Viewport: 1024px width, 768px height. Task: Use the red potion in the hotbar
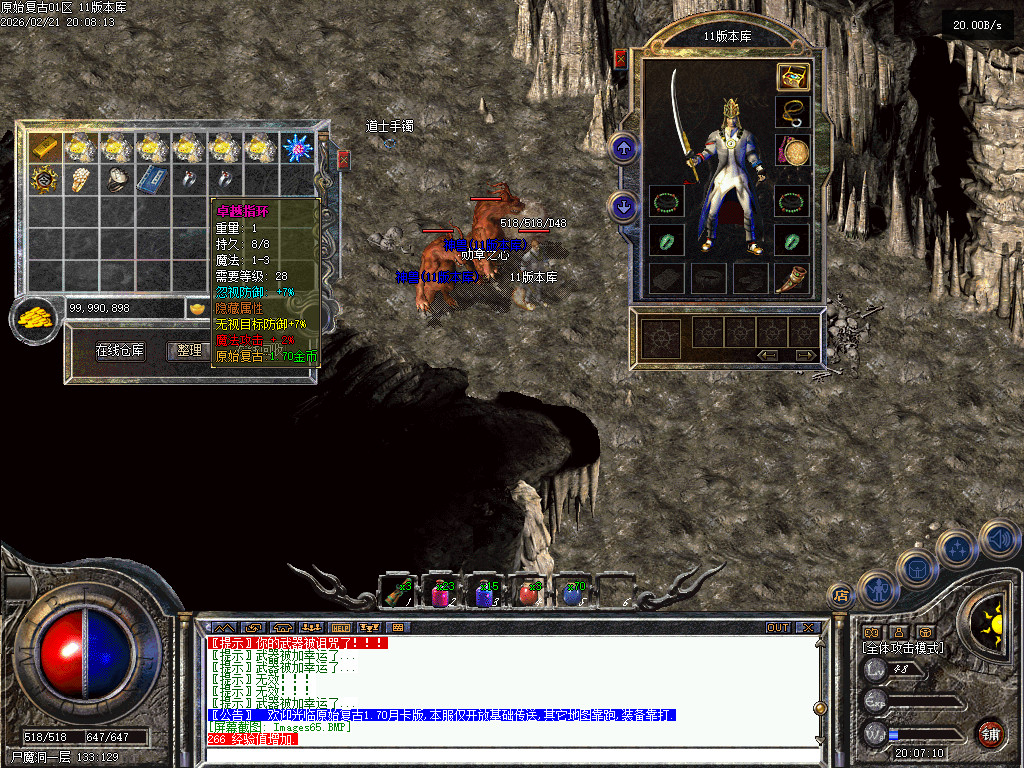tap(528, 593)
